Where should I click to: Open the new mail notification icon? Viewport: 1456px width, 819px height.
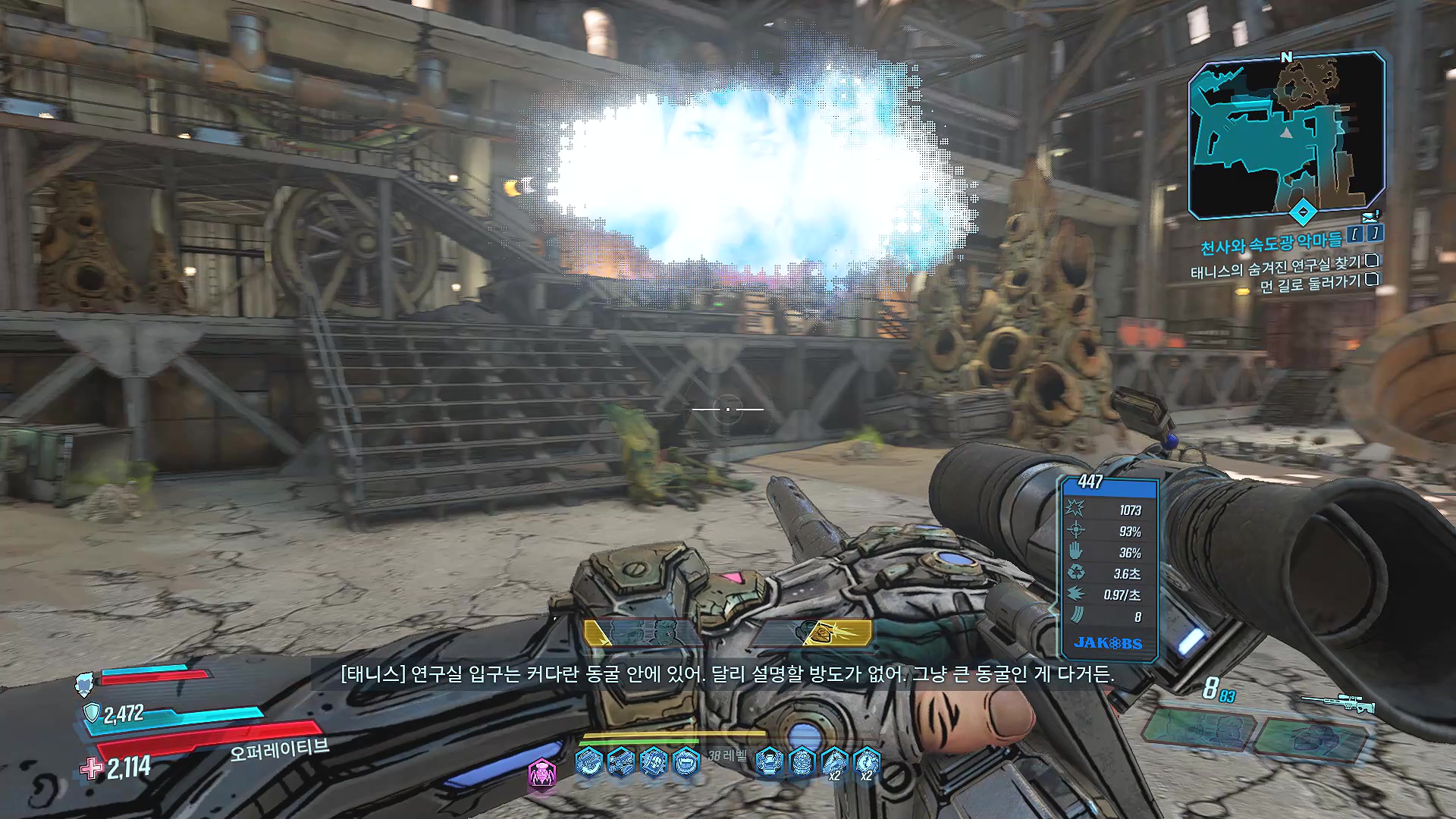click(1371, 217)
